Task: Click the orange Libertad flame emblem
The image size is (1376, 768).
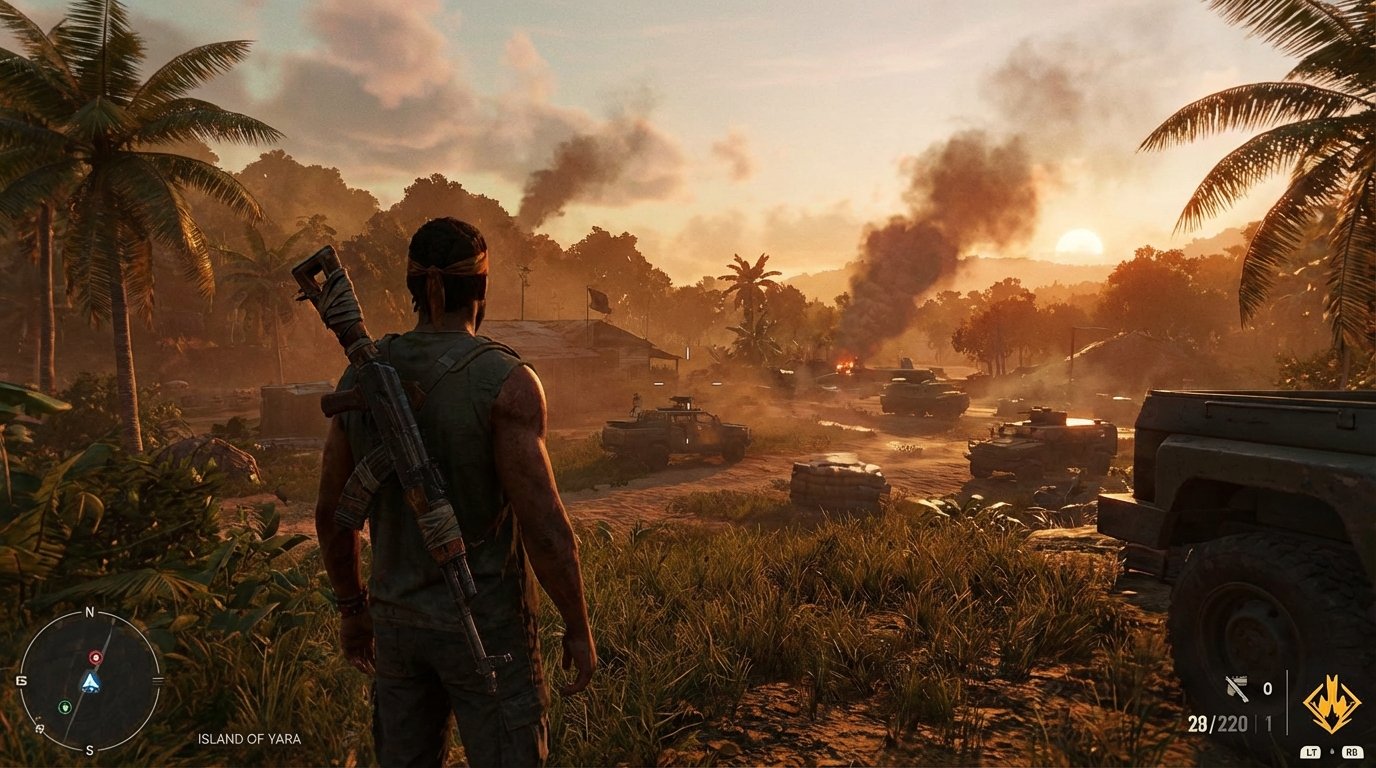Action: [x=1331, y=703]
